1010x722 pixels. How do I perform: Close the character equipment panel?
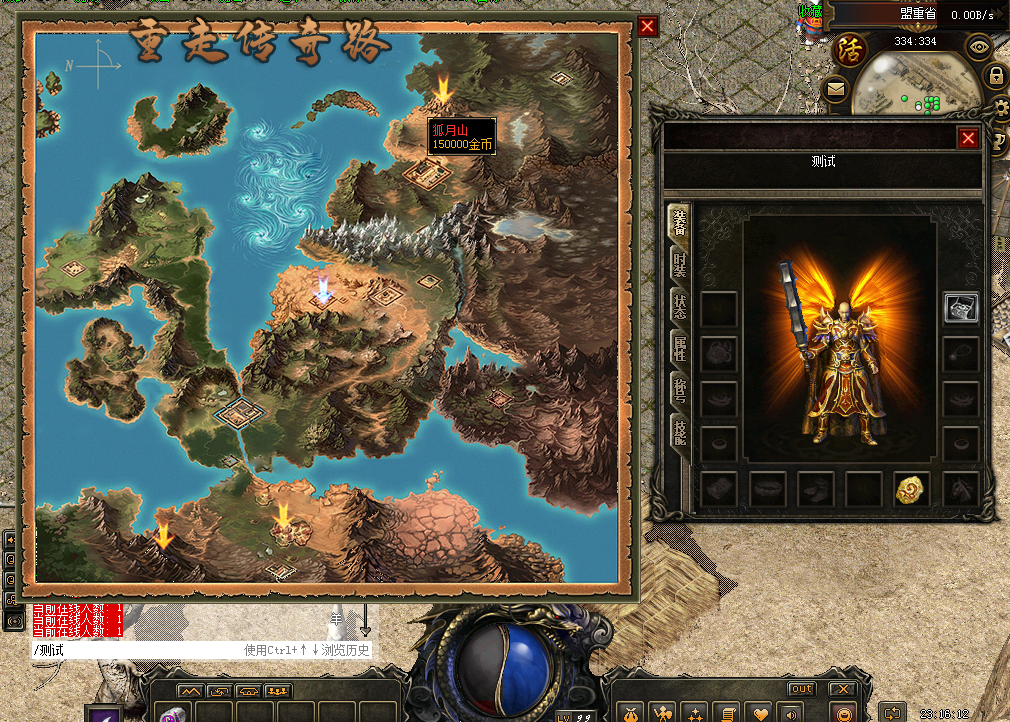pos(968,139)
